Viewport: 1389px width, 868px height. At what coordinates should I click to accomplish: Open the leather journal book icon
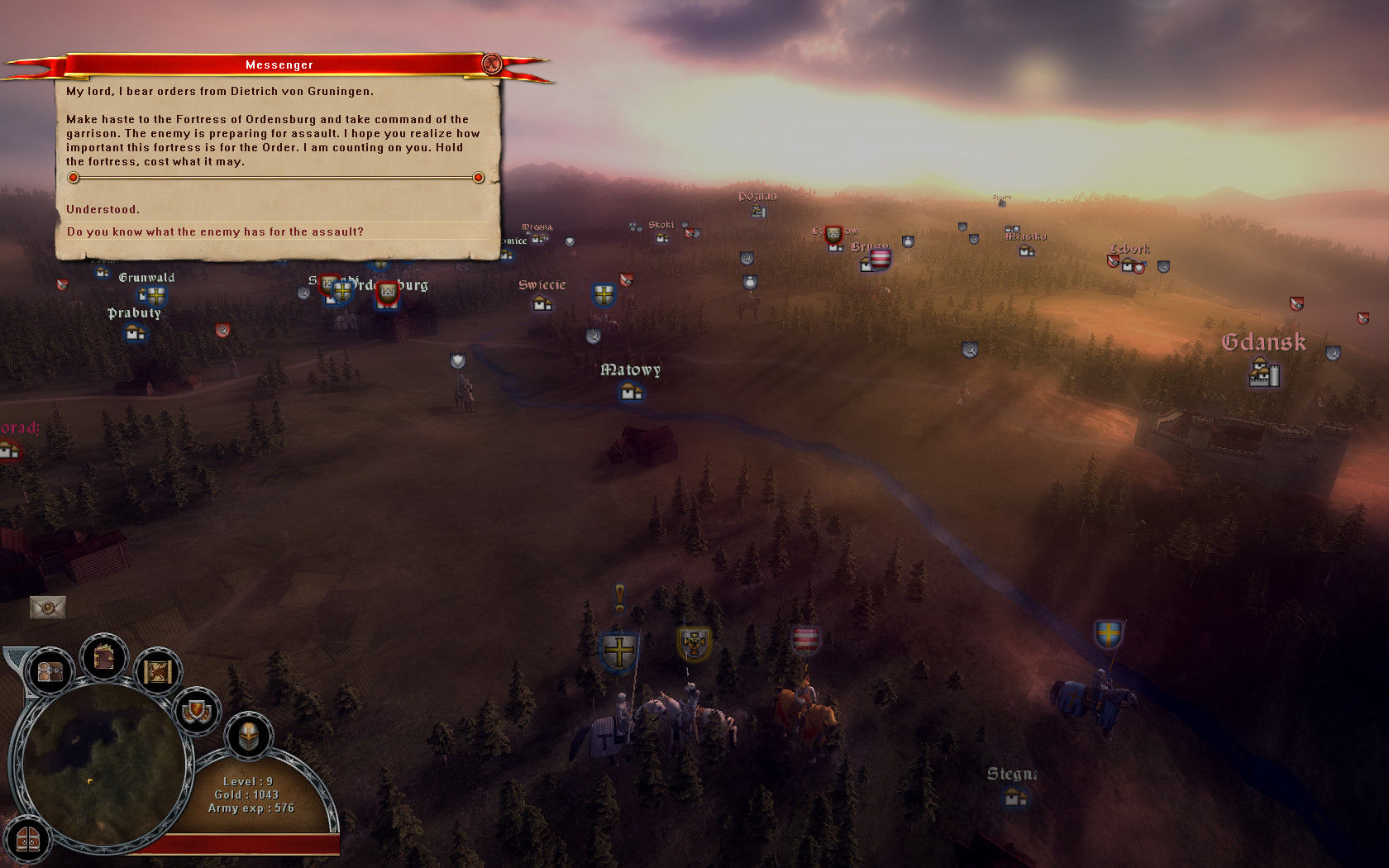click(x=104, y=658)
